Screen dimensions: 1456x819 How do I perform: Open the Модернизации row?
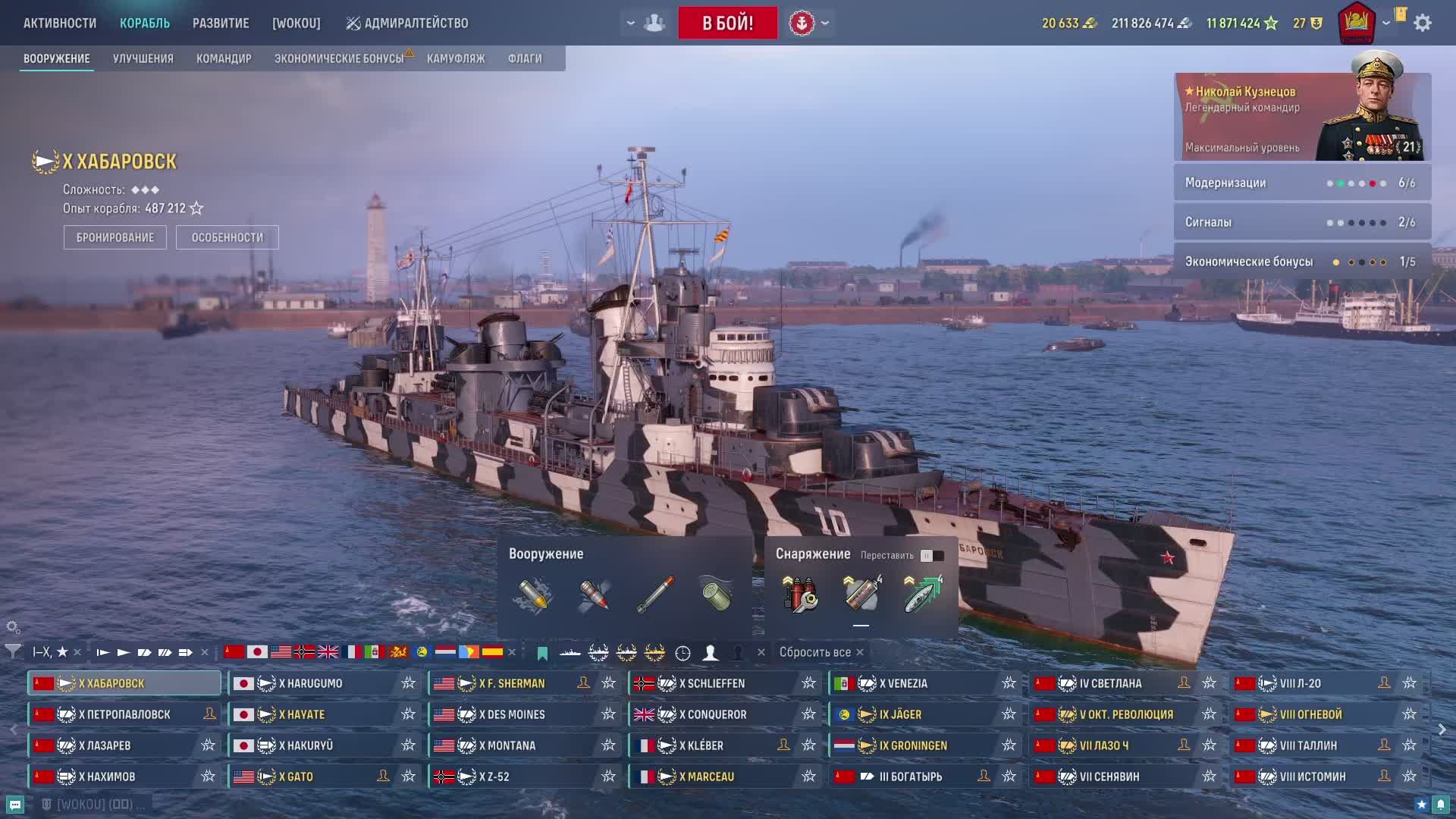tap(1302, 183)
